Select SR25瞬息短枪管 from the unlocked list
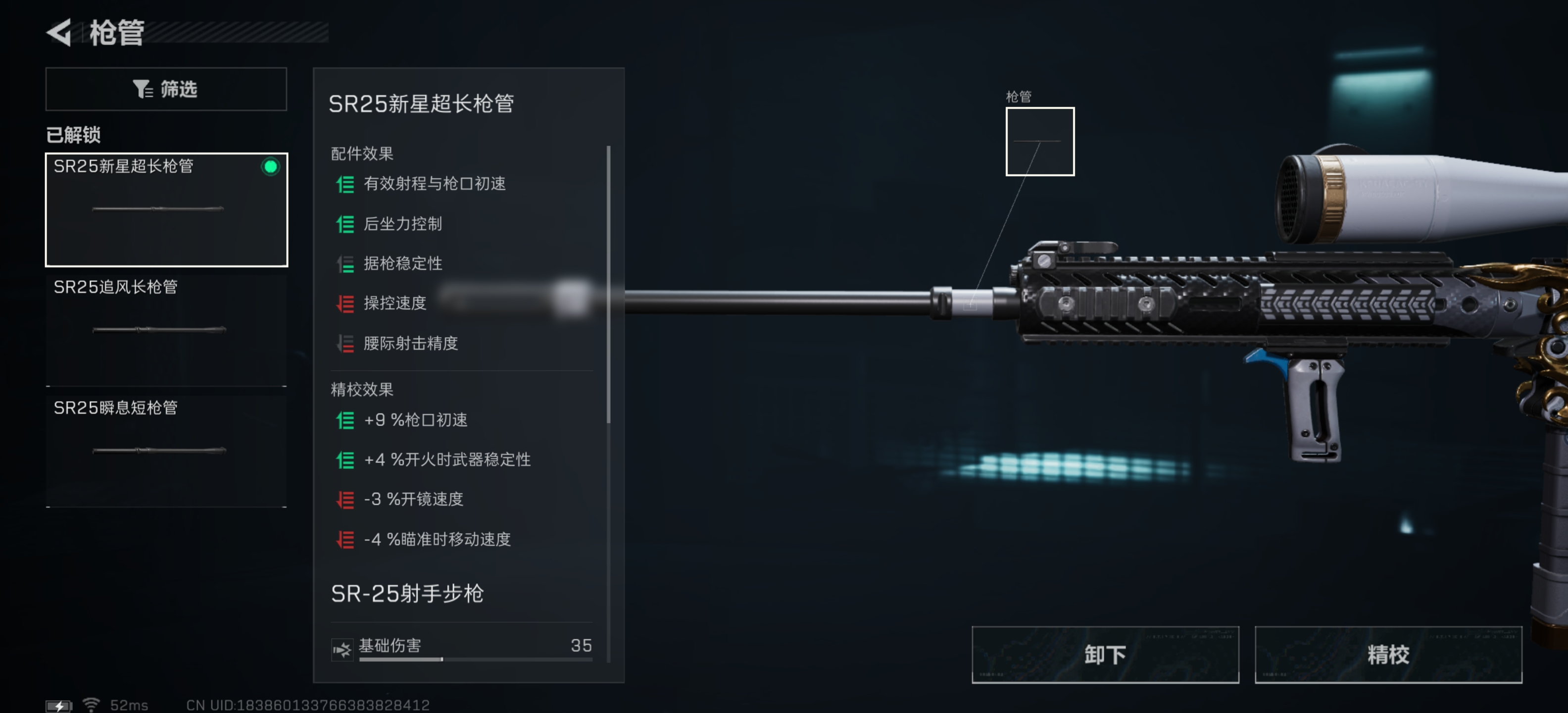The width and height of the screenshot is (1568, 713). [x=166, y=451]
